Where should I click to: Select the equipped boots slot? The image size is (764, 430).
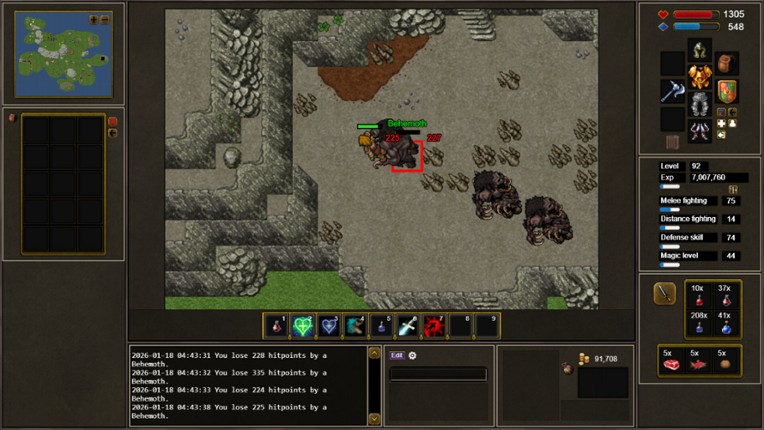699,133
